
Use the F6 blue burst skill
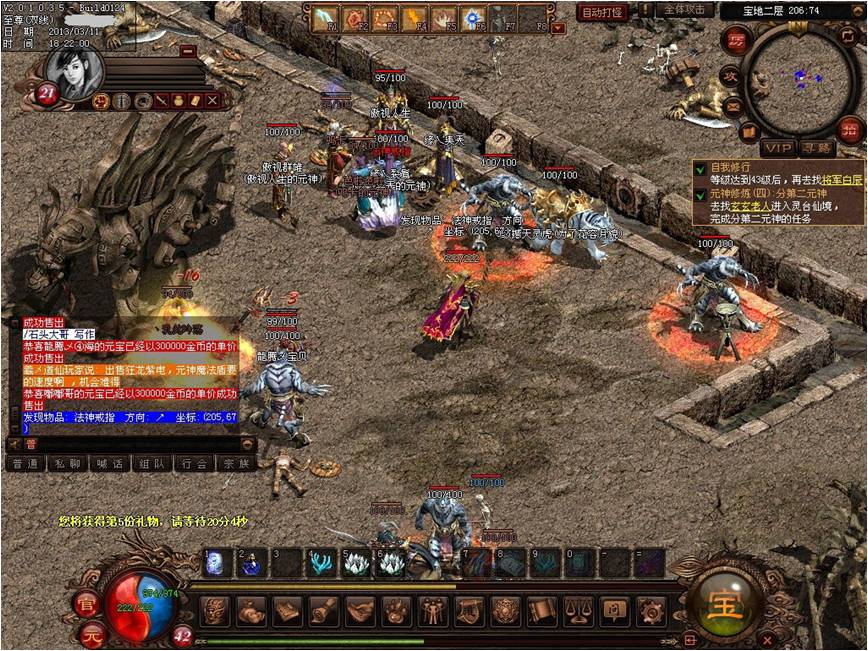[x=473, y=18]
